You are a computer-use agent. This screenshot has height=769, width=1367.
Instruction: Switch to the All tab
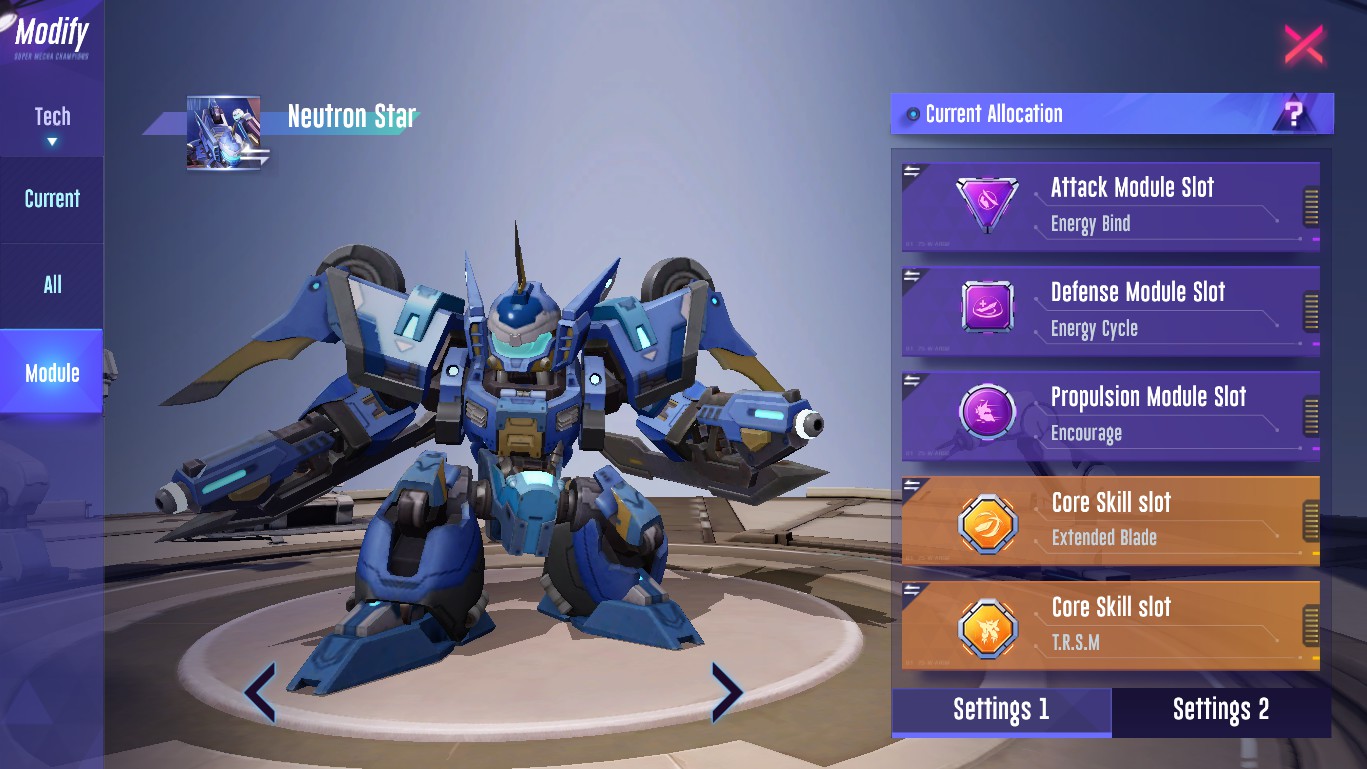(x=52, y=285)
